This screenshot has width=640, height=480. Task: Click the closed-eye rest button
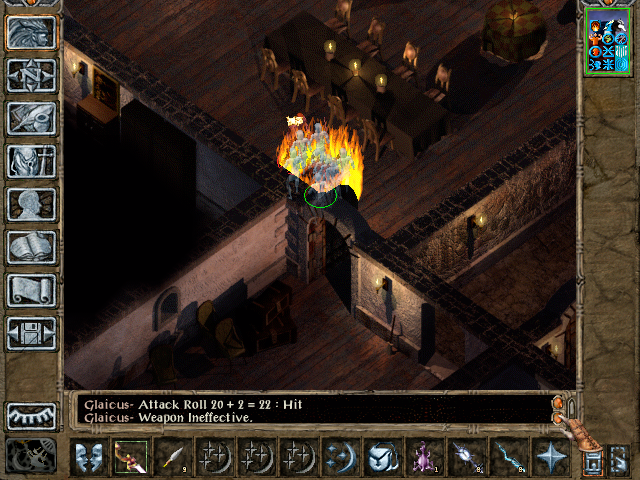[31, 415]
